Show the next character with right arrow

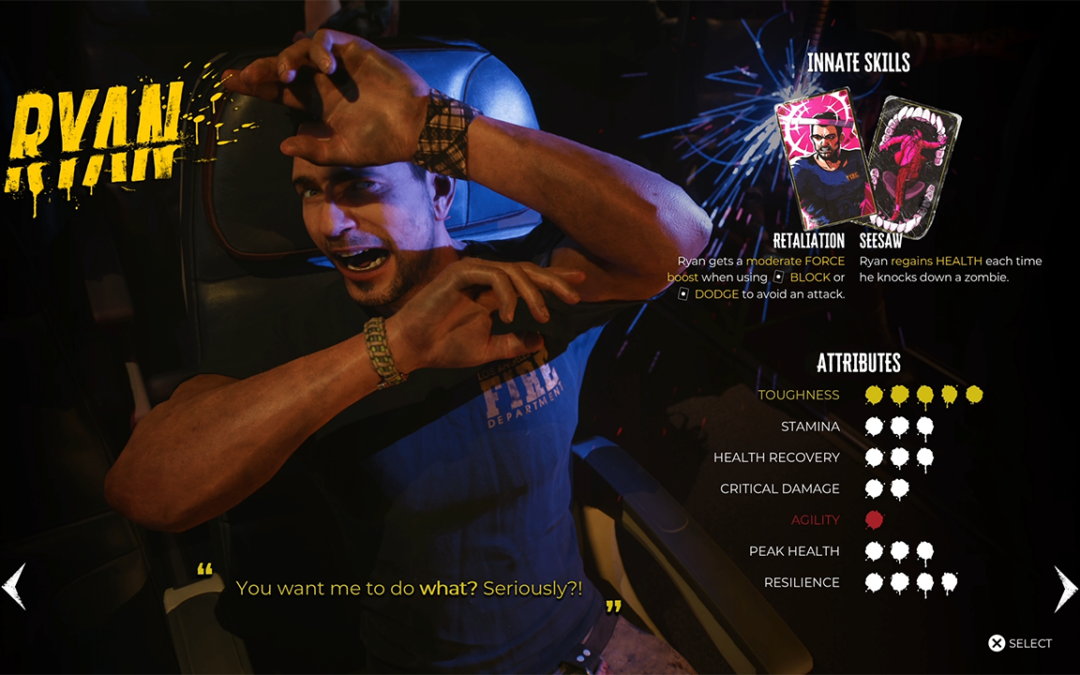tap(1065, 588)
